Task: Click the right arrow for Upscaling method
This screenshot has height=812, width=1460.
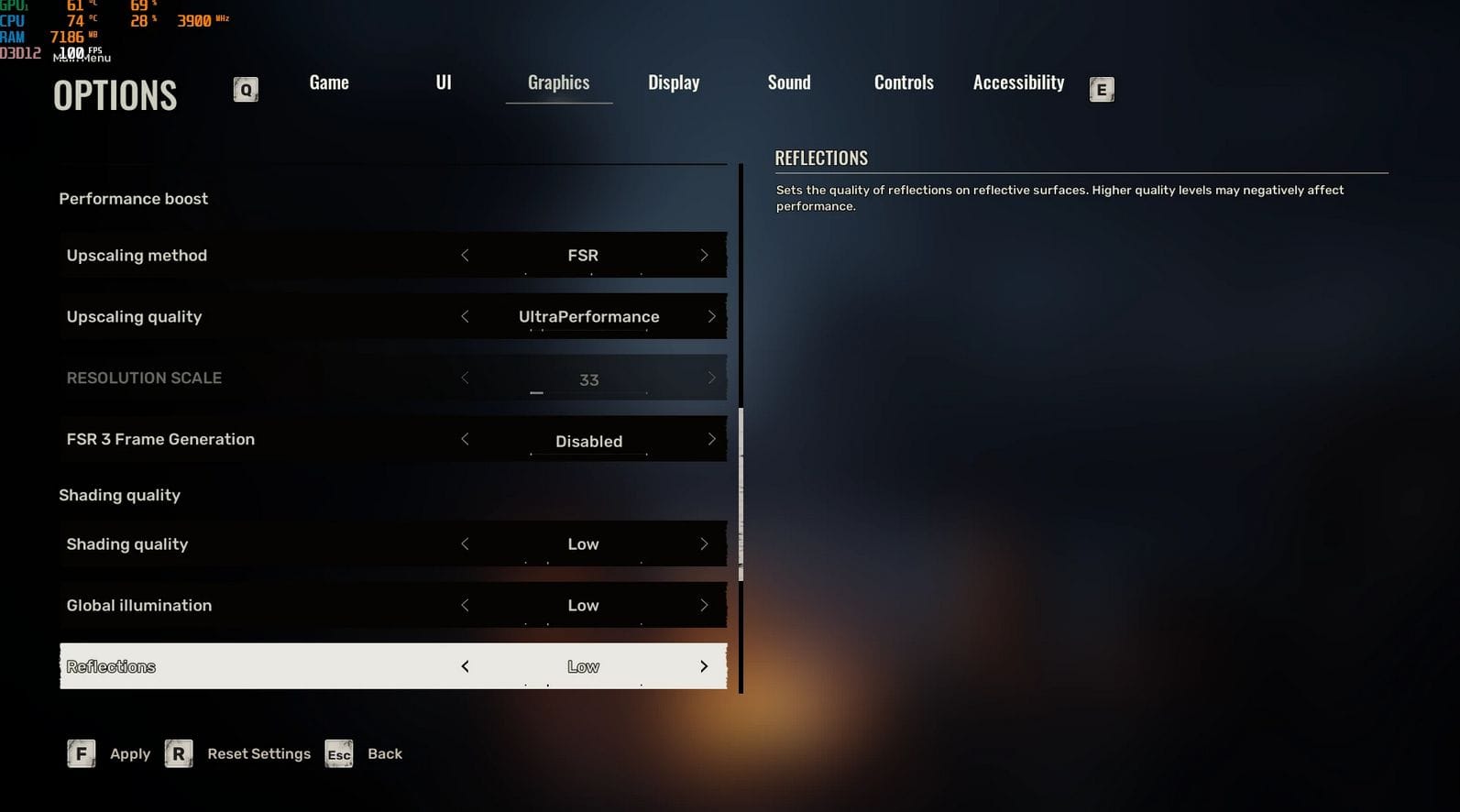Action: pos(704,256)
